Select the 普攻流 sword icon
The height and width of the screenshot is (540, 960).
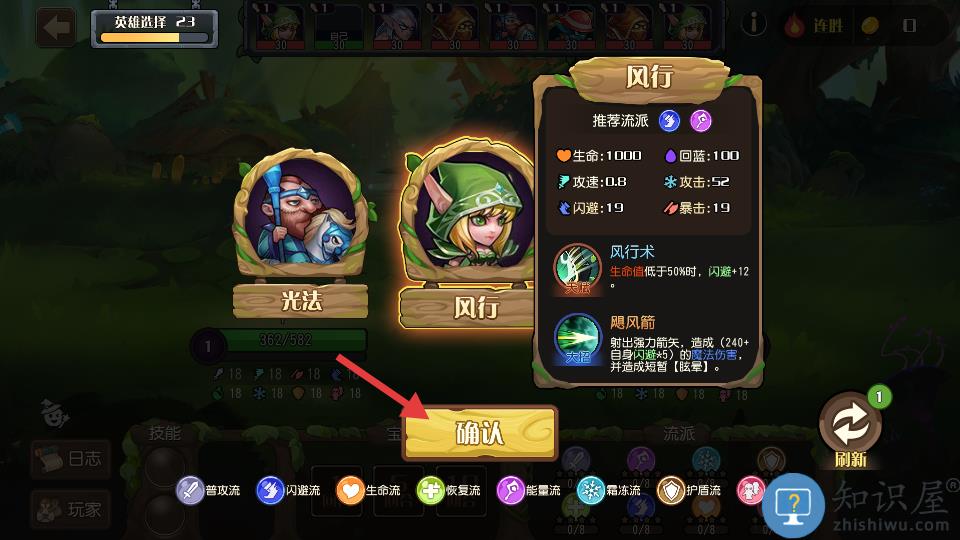tap(190, 491)
